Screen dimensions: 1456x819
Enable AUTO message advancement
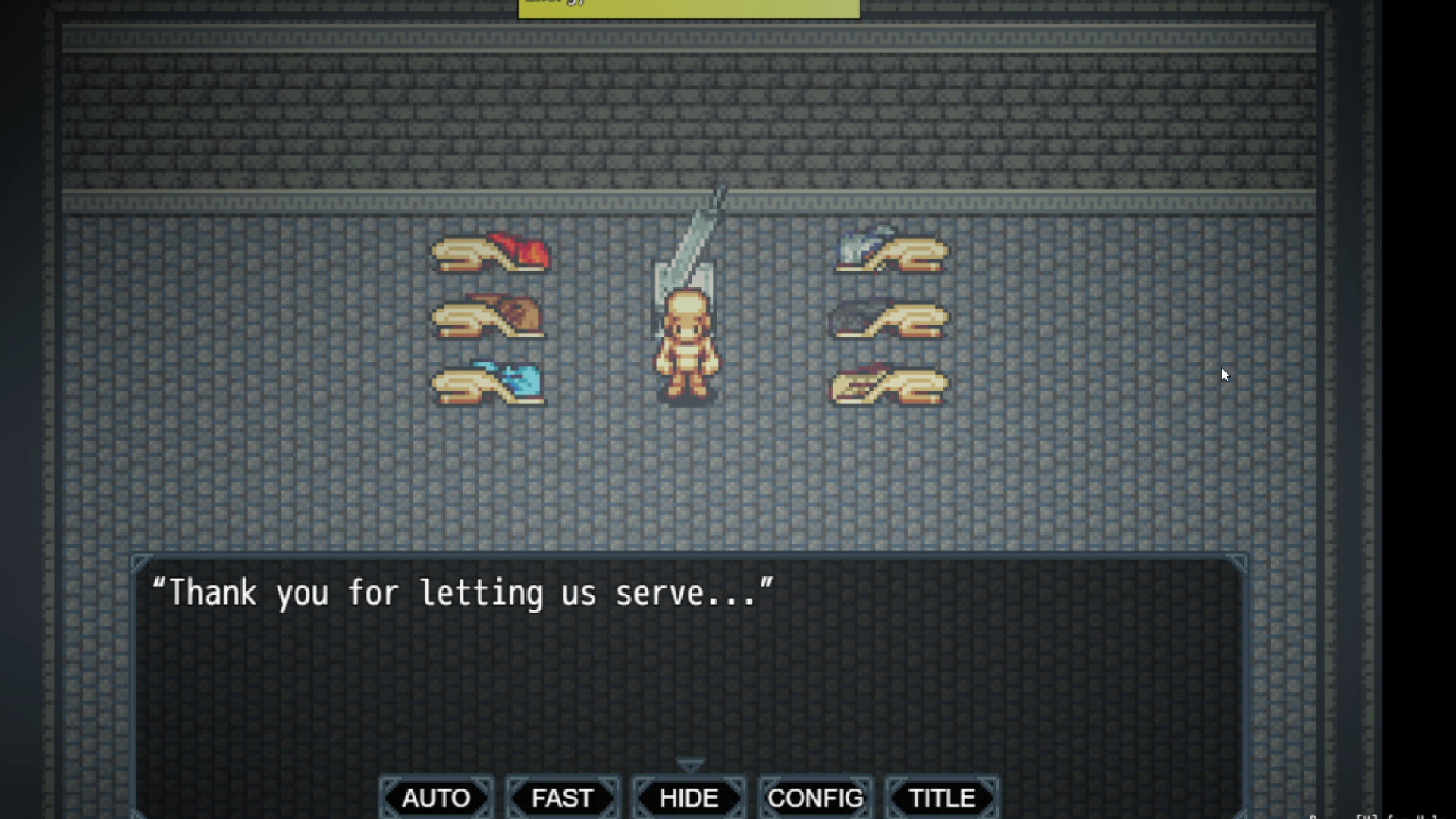point(436,798)
